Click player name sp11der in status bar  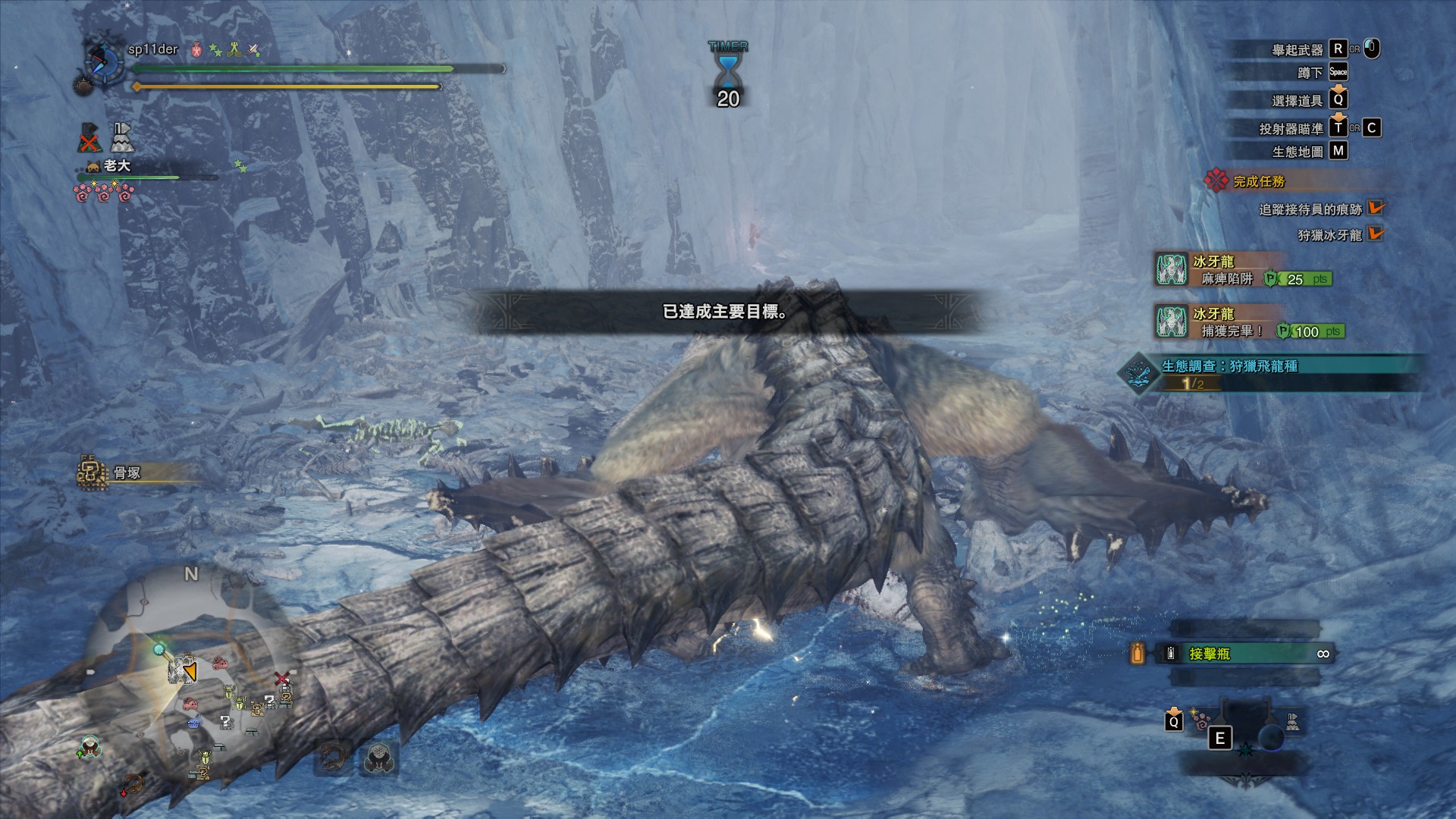tap(152, 49)
